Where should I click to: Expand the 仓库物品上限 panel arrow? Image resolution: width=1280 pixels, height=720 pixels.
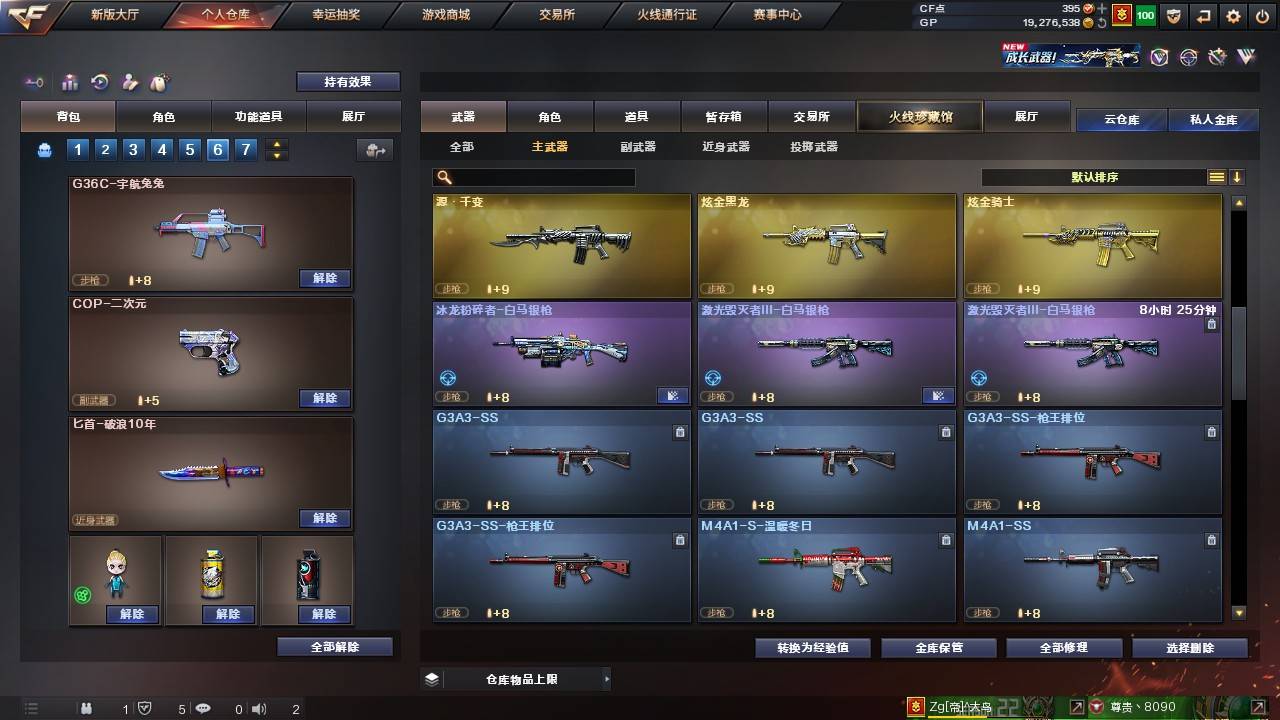pyautogui.click(x=607, y=678)
